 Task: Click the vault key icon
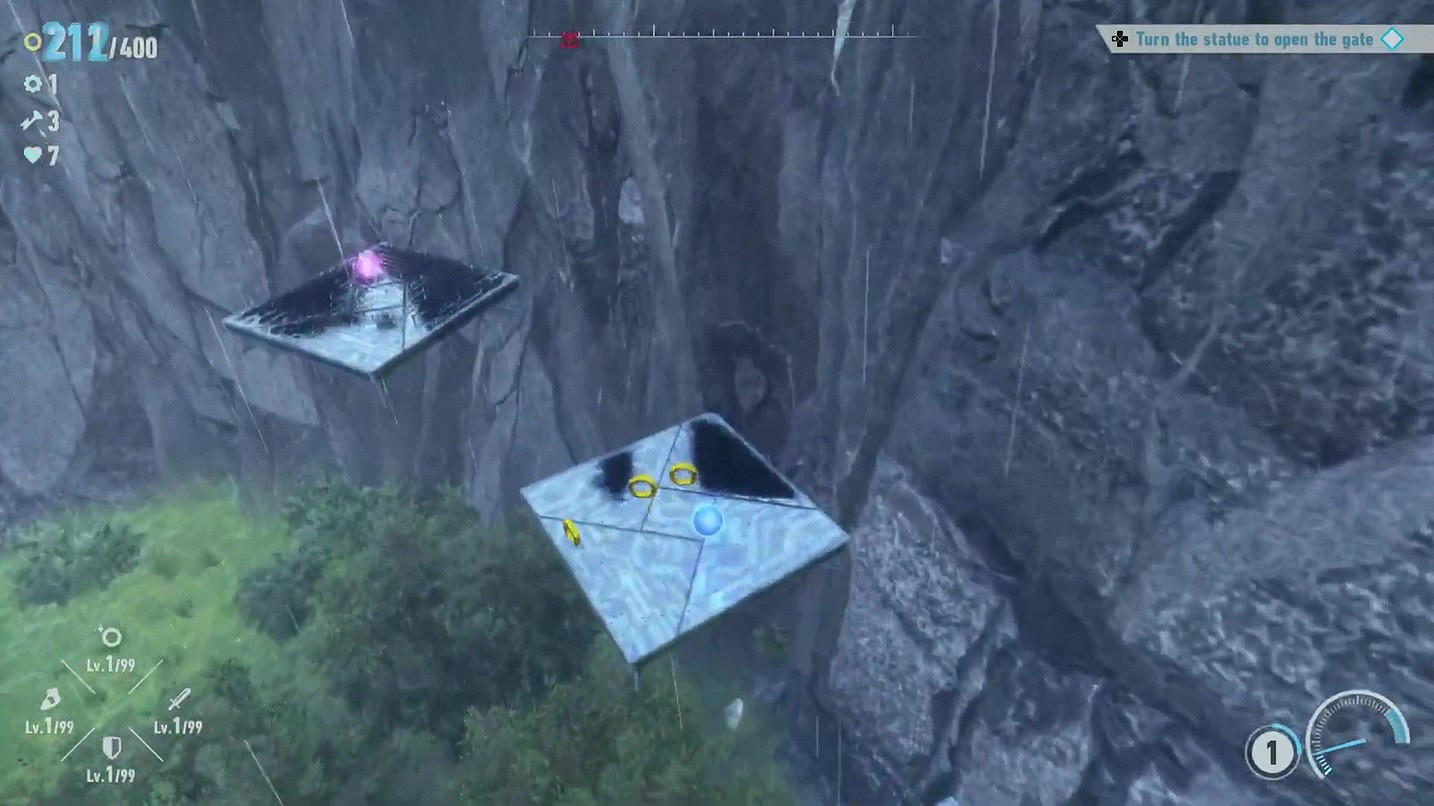[x=31, y=121]
